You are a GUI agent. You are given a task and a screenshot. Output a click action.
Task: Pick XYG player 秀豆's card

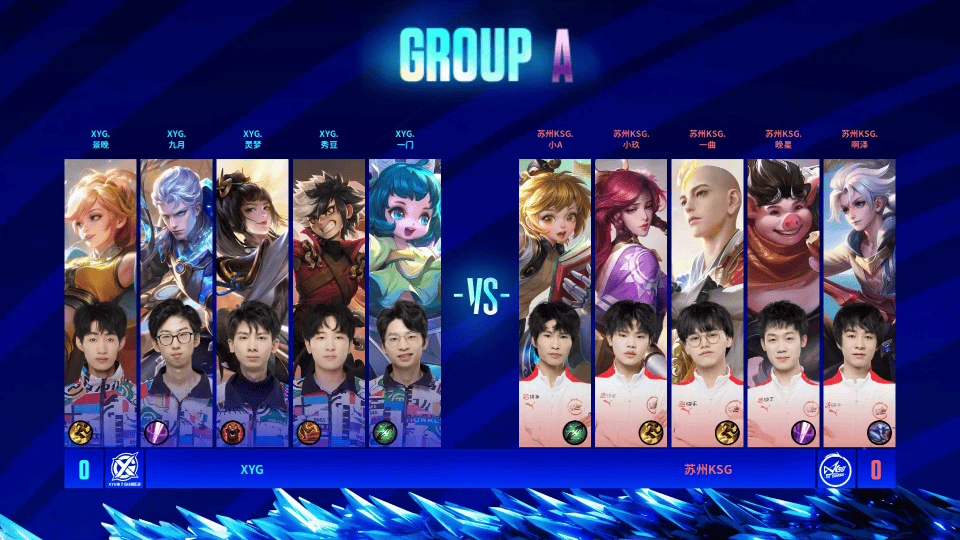pos(328,300)
